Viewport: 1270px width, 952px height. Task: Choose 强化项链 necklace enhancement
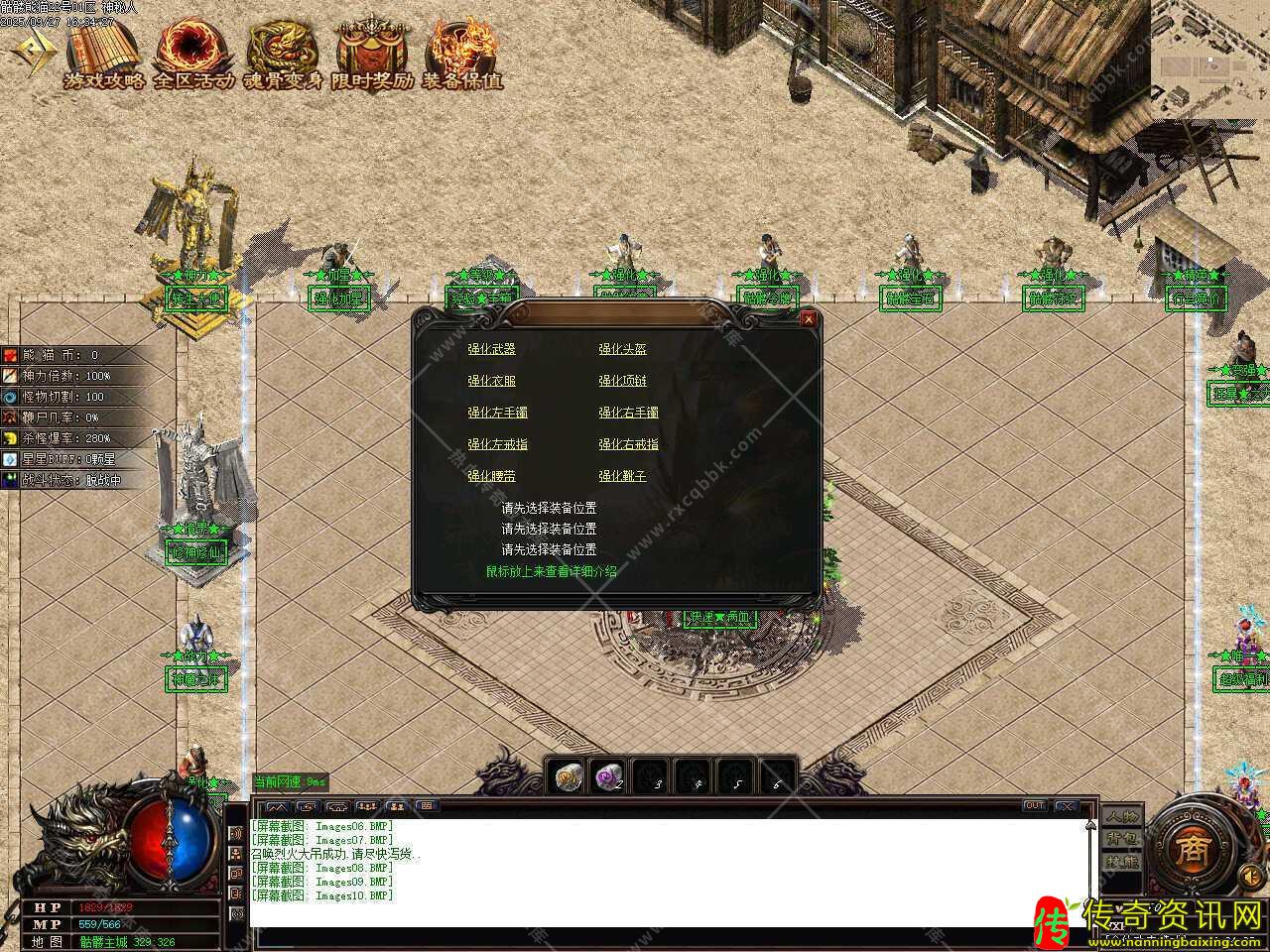[x=622, y=381]
